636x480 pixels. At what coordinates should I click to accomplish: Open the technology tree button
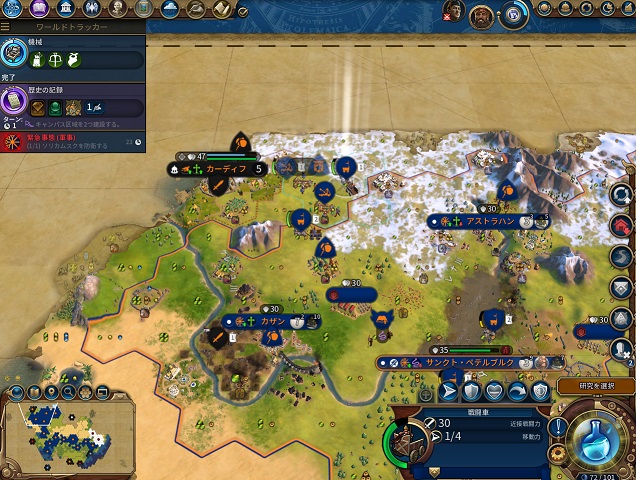11,9
